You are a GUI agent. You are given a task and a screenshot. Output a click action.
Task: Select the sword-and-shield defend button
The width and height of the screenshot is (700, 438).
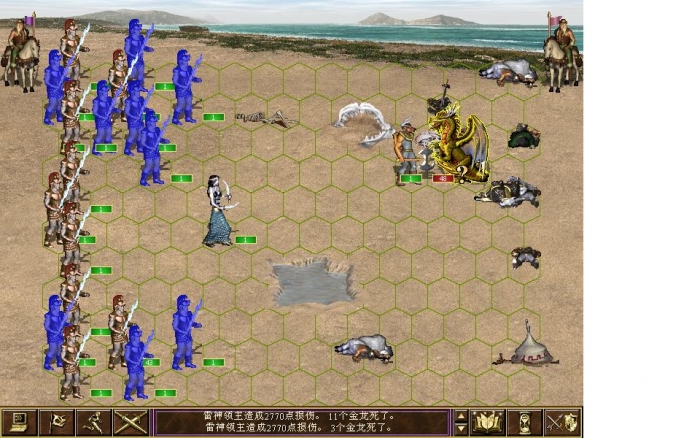click(x=563, y=422)
